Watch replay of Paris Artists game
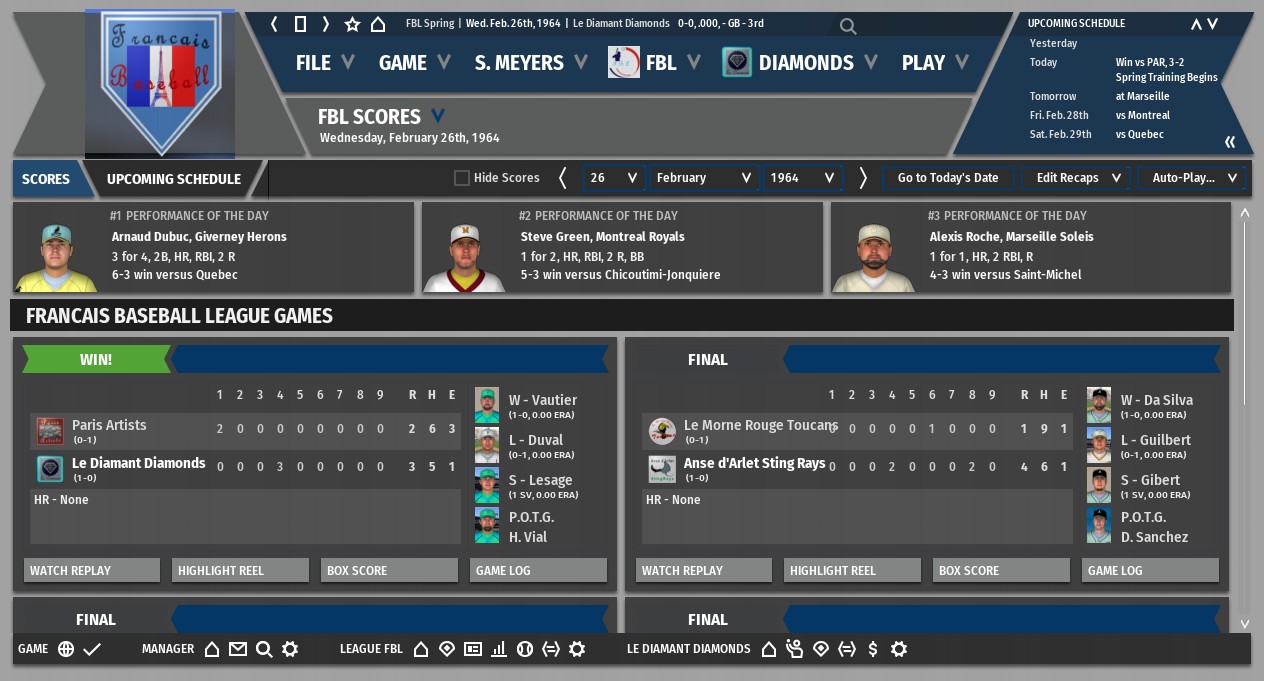1264x681 pixels. [92, 570]
